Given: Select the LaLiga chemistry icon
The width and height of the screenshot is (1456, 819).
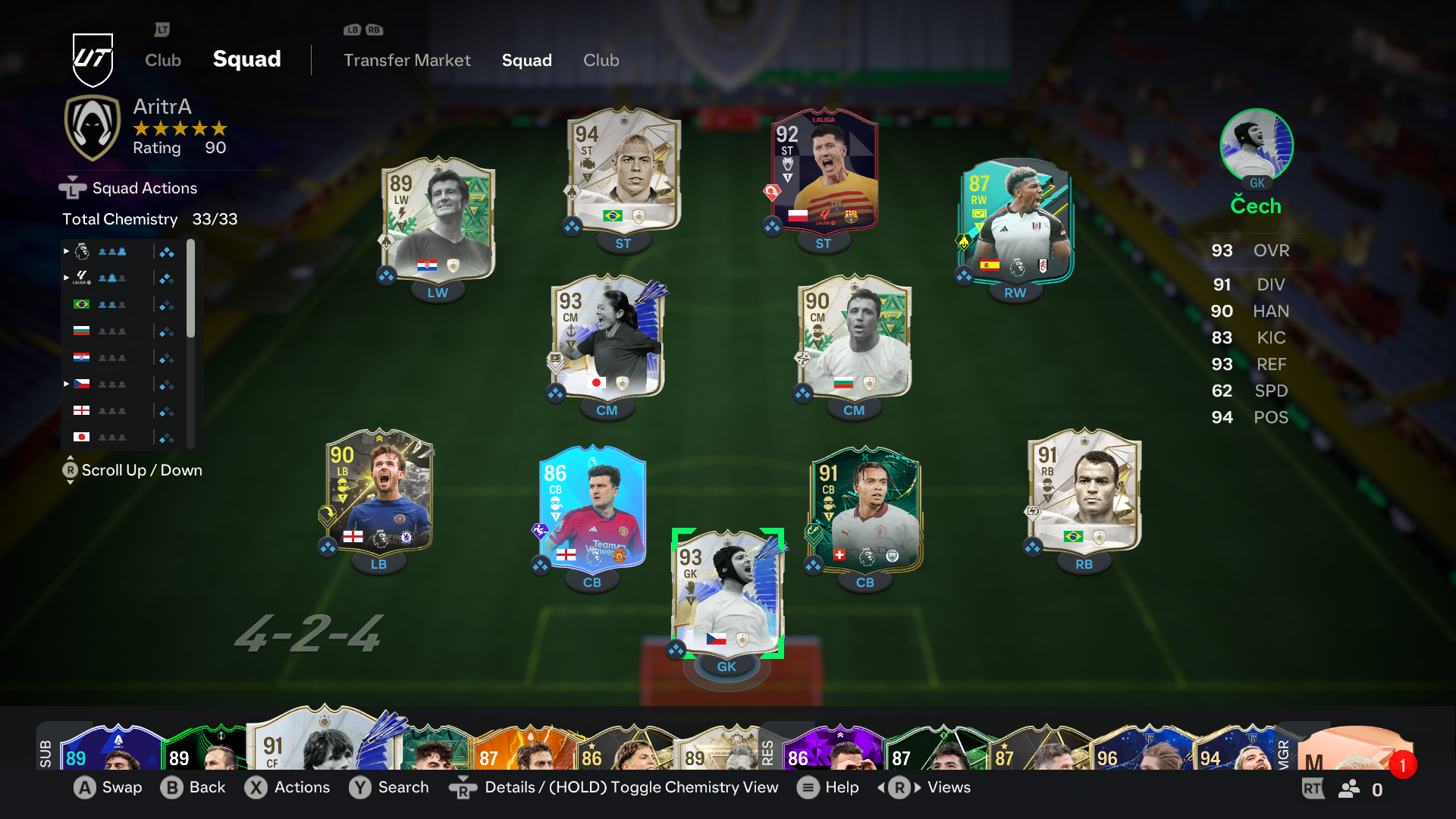Looking at the screenshot, I should coord(81,278).
